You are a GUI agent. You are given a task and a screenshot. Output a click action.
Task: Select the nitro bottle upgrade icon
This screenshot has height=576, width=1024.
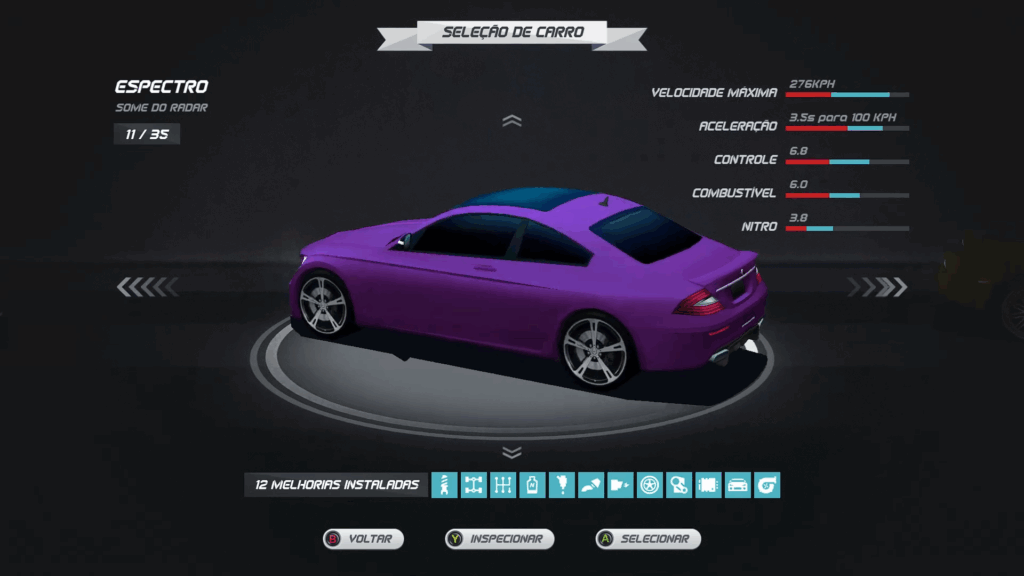(532, 486)
